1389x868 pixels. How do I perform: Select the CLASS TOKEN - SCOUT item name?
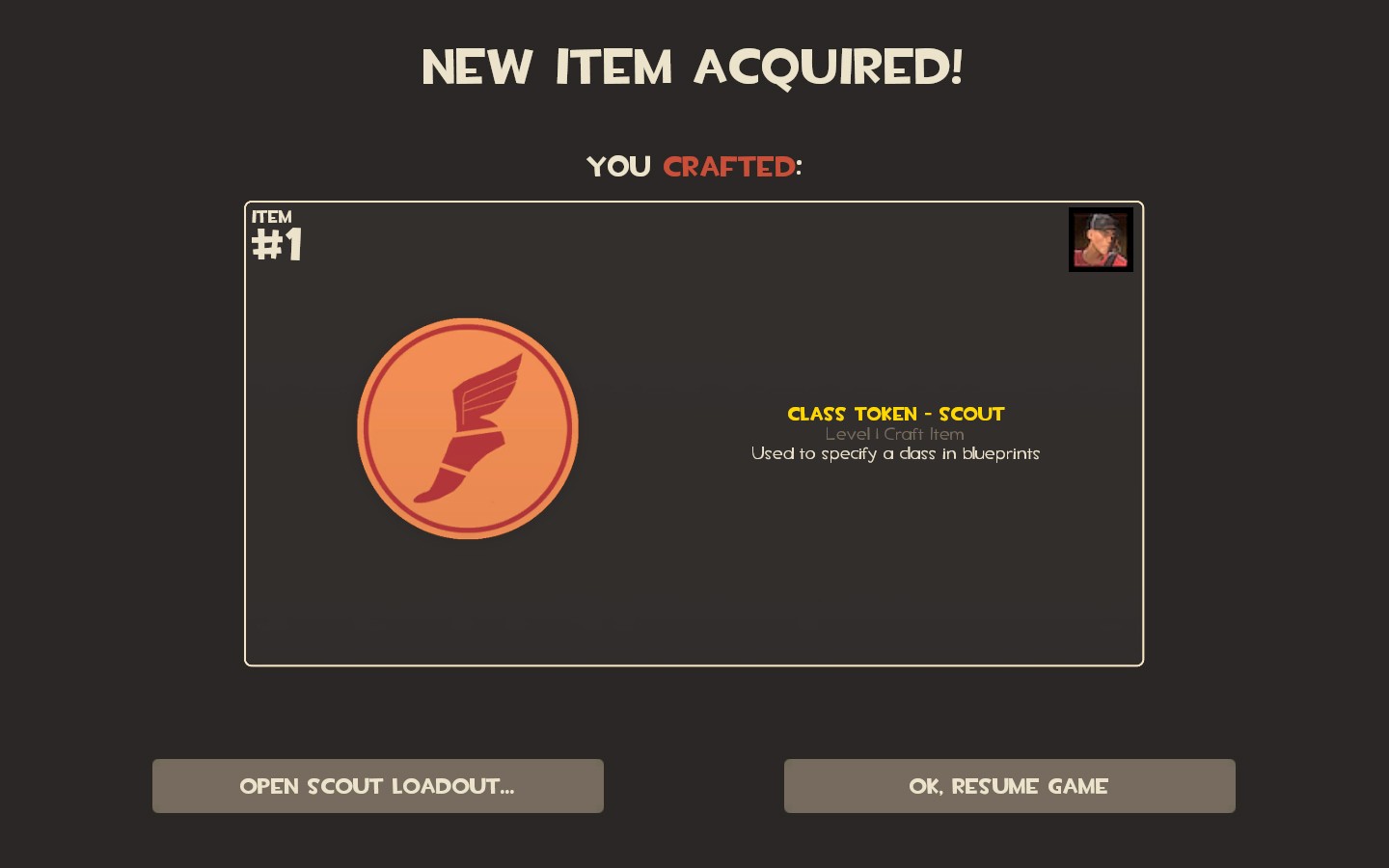click(895, 414)
